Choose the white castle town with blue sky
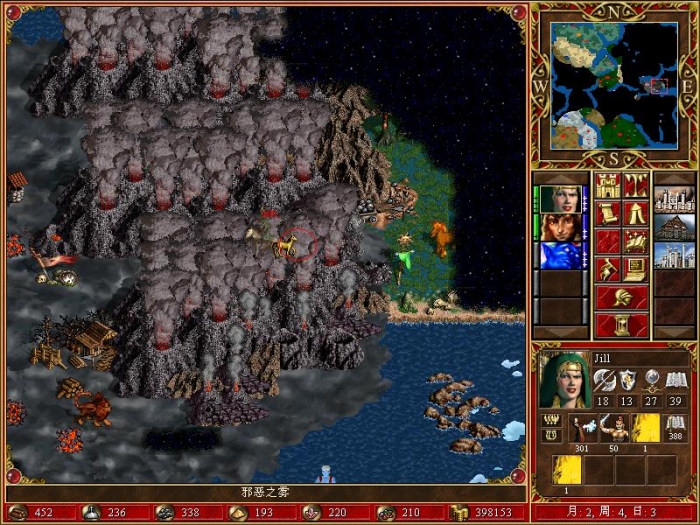Screen dimensions: 700x525 tap(673, 255)
